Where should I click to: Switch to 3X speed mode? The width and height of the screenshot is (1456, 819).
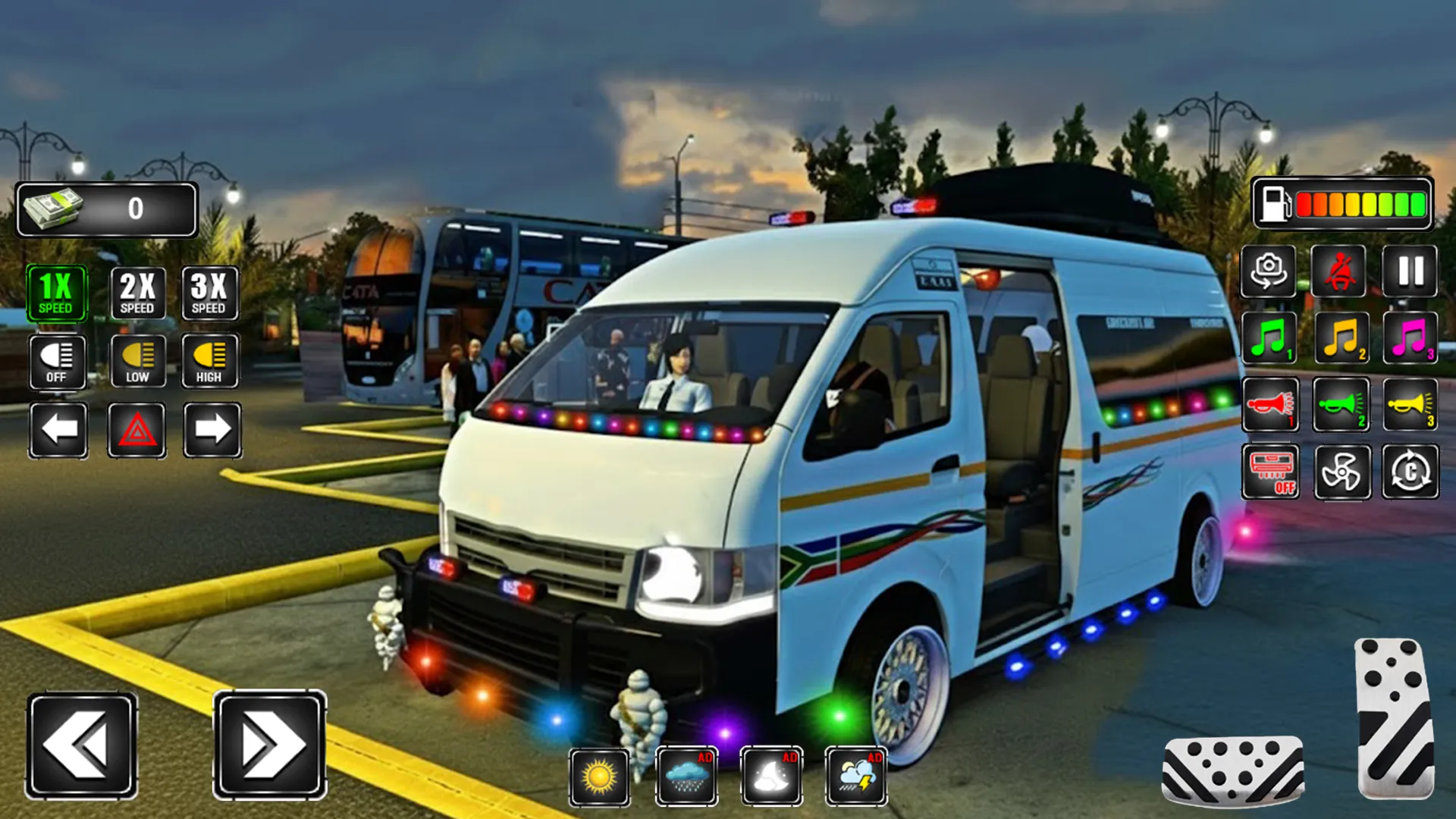[210, 293]
